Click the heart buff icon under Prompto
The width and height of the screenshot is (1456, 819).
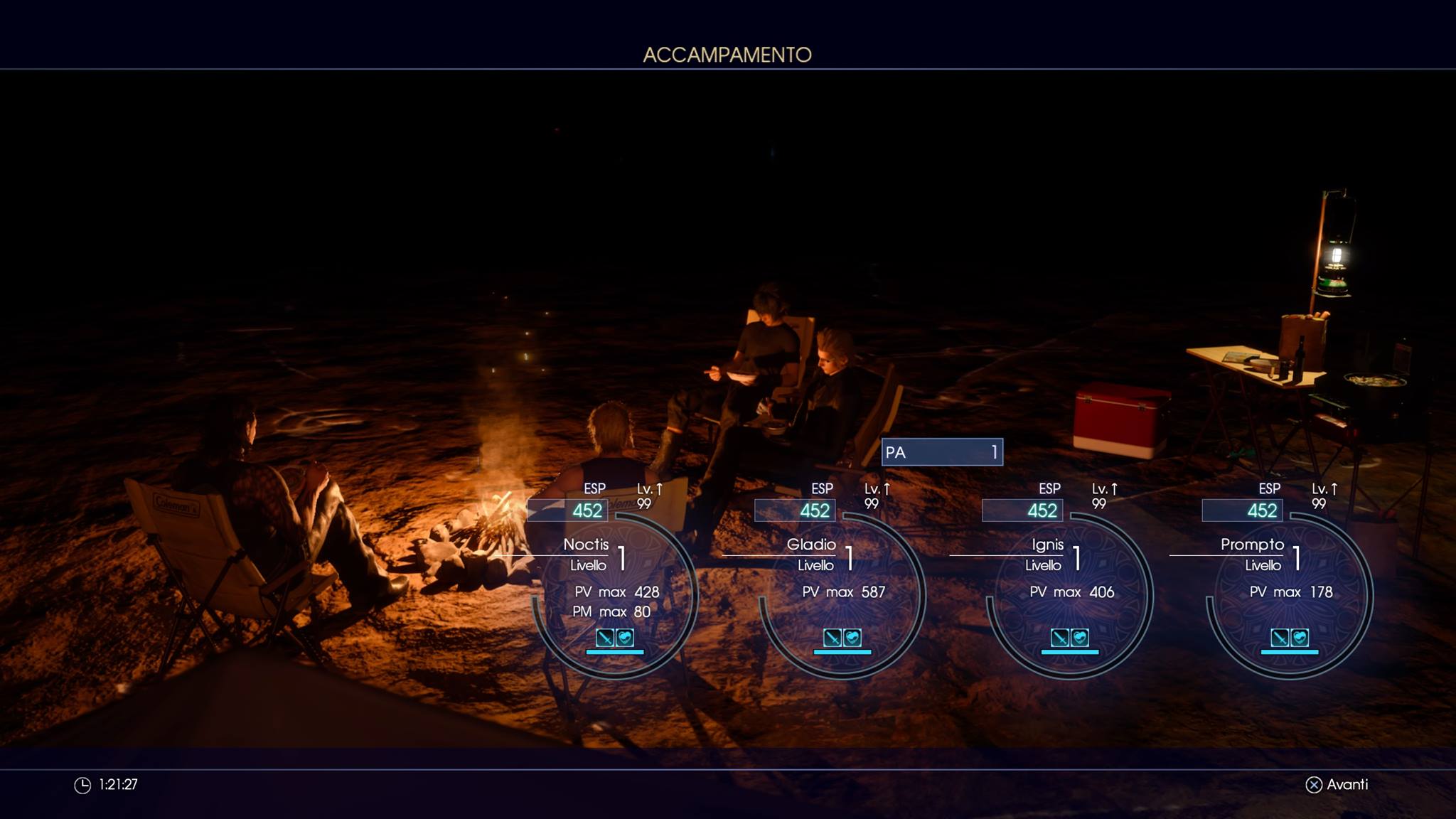click(x=1300, y=637)
